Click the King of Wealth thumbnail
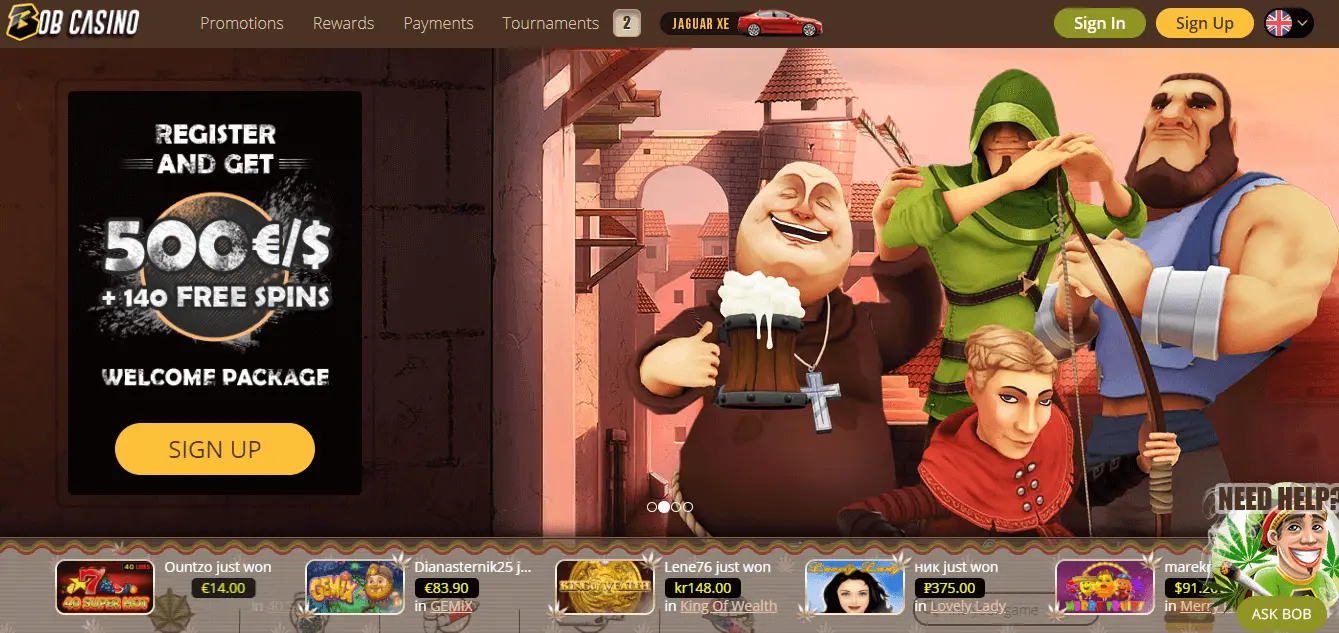This screenshot has height=633, width=1339. point(605,586)
